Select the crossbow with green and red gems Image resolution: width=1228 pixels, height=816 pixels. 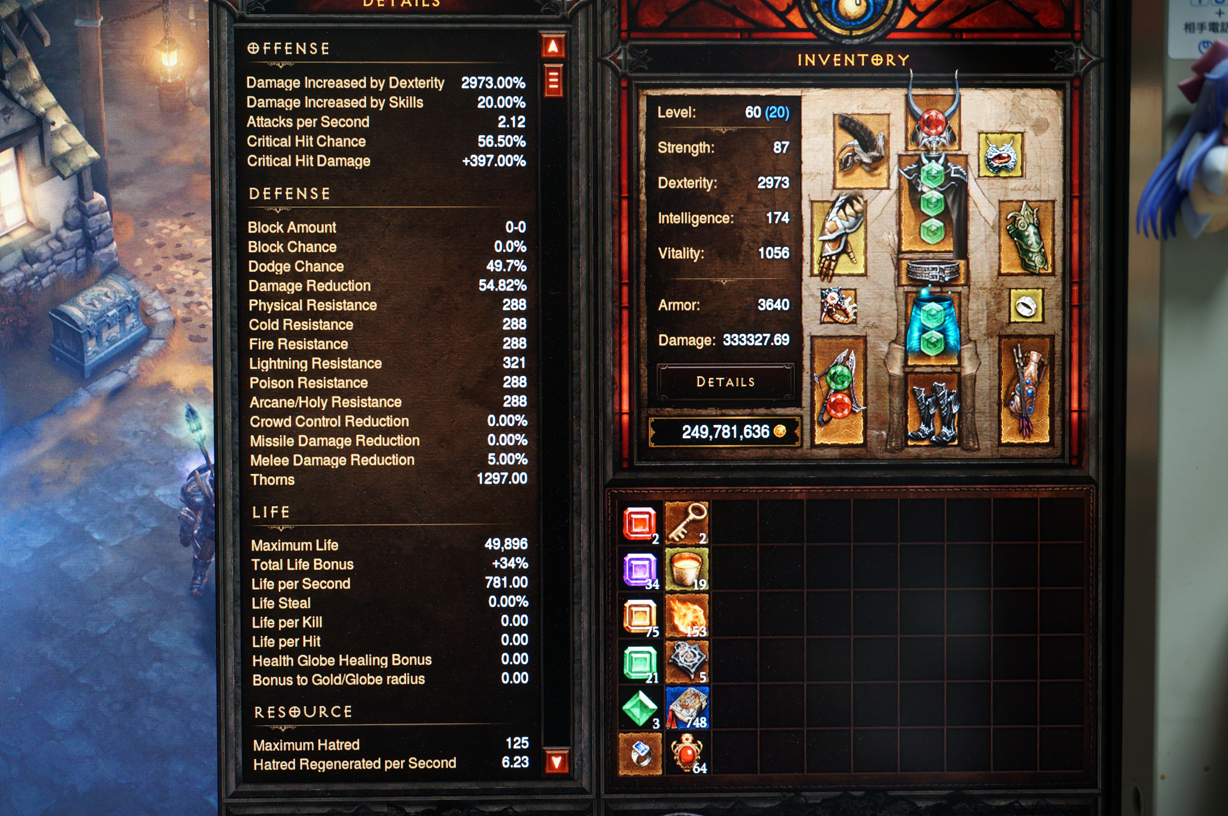838,390
